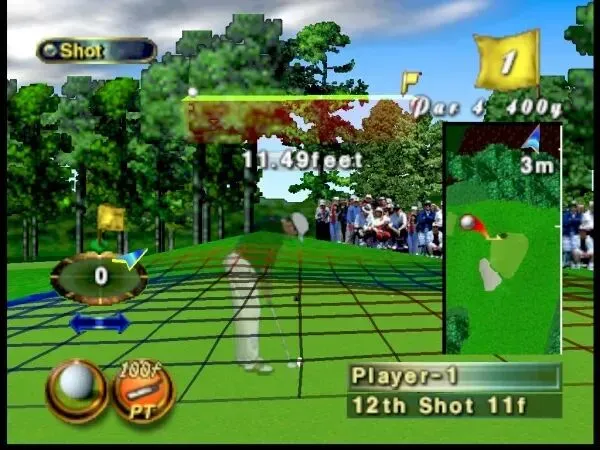Click the yellow hole 1 flag
The image size is (600, 450).
click(508, 61)
